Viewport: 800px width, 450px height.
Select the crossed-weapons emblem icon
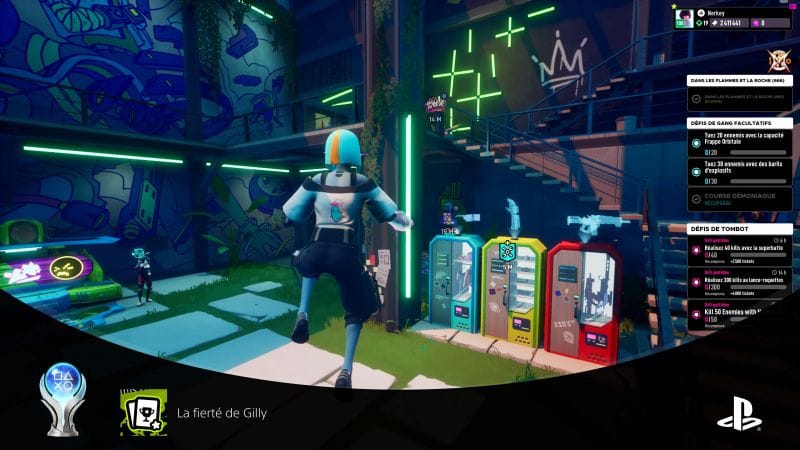coord(773,57)
